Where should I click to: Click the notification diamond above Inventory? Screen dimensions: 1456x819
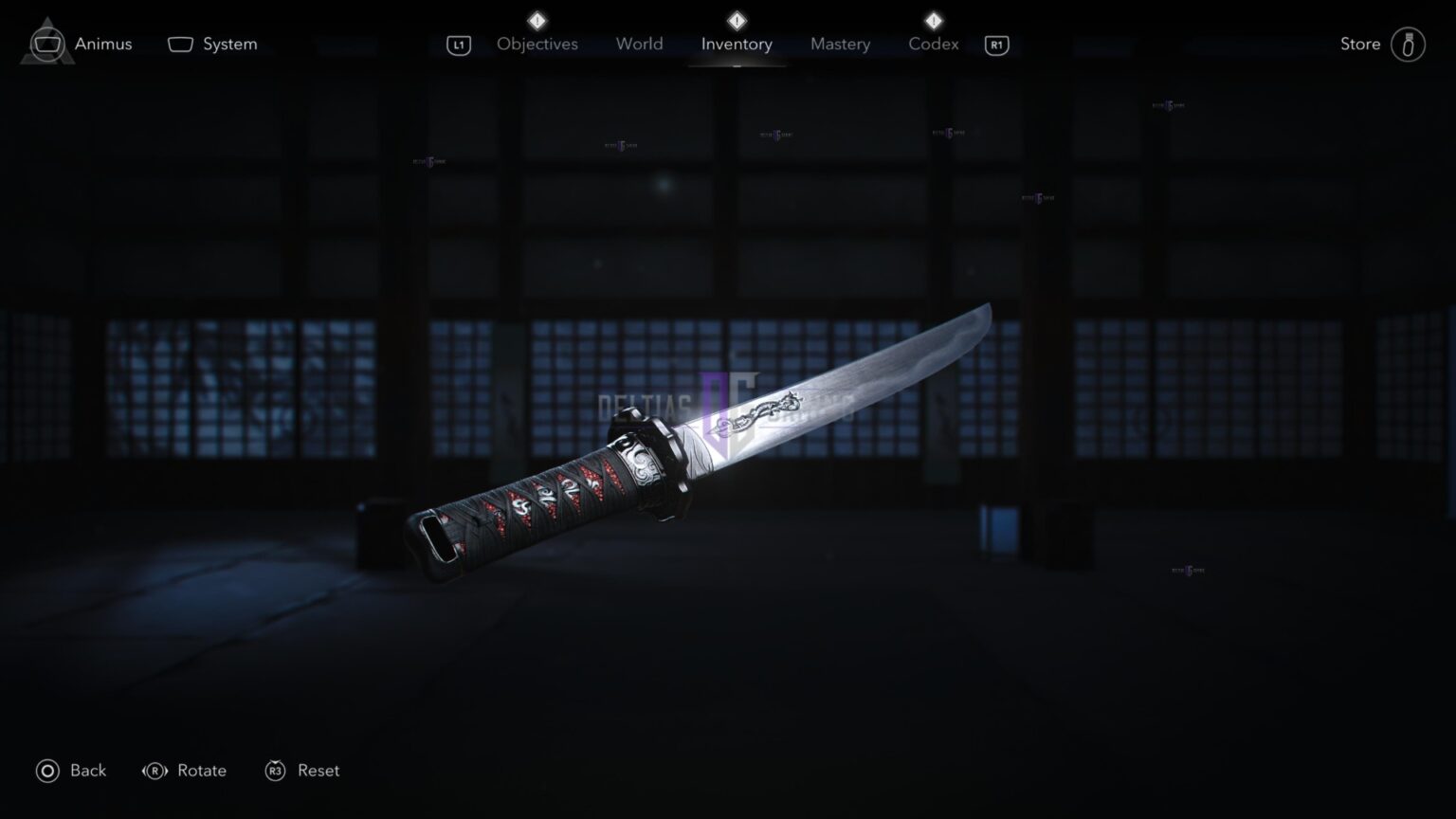pyautogui.click(x=736, y=19)
